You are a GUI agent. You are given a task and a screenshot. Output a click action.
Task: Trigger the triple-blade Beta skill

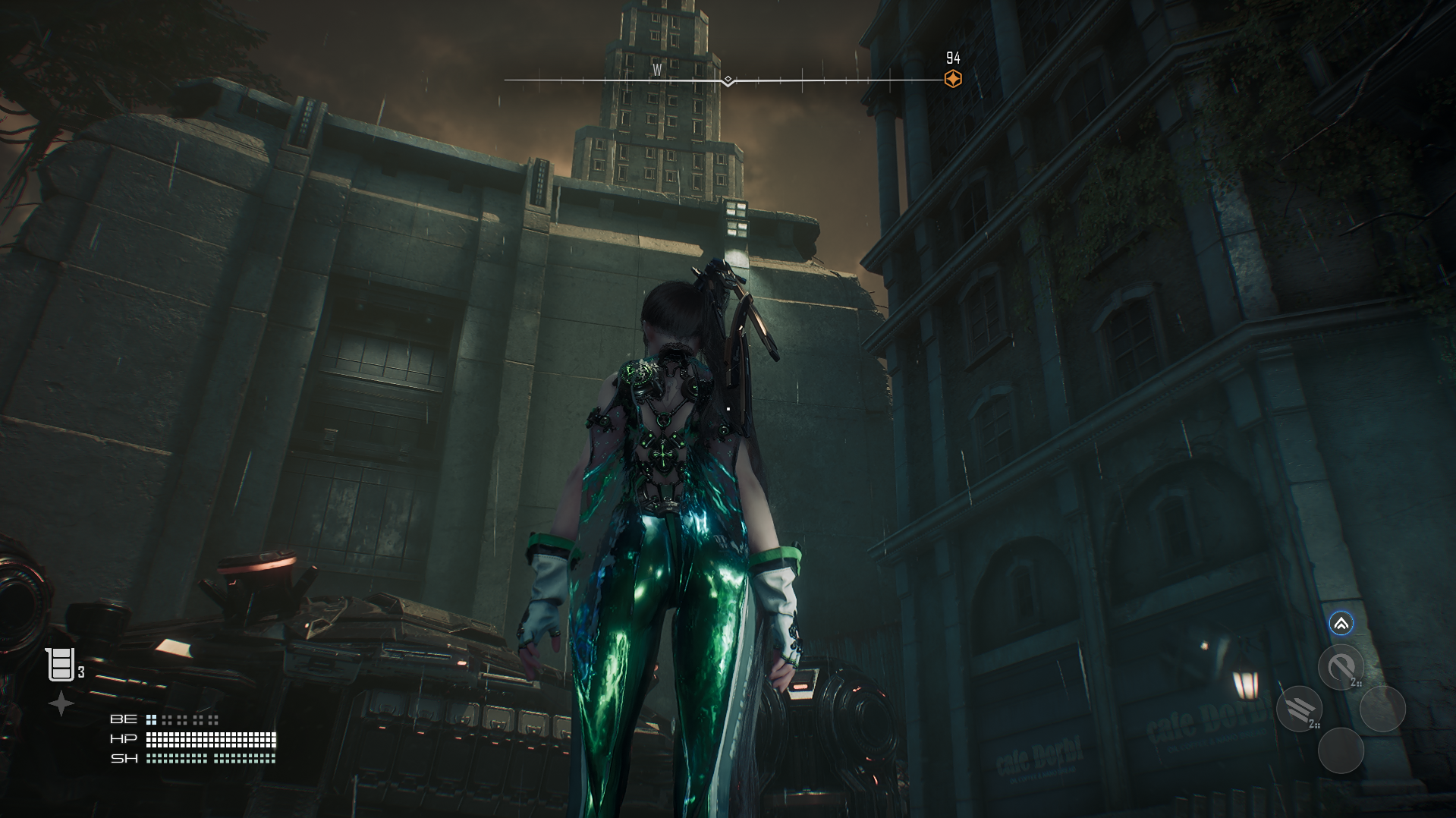point(1300,709)
